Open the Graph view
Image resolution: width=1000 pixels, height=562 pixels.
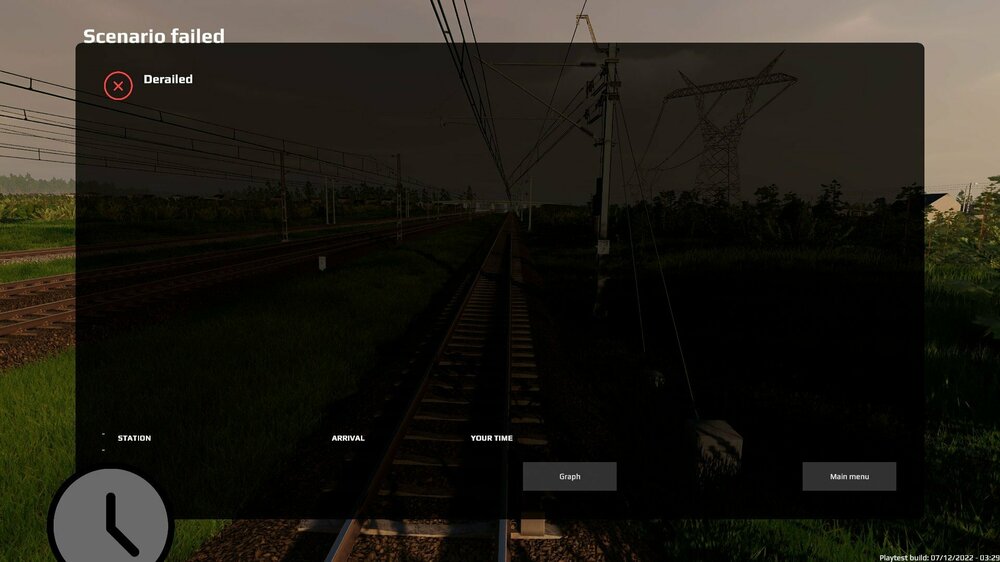569,477
